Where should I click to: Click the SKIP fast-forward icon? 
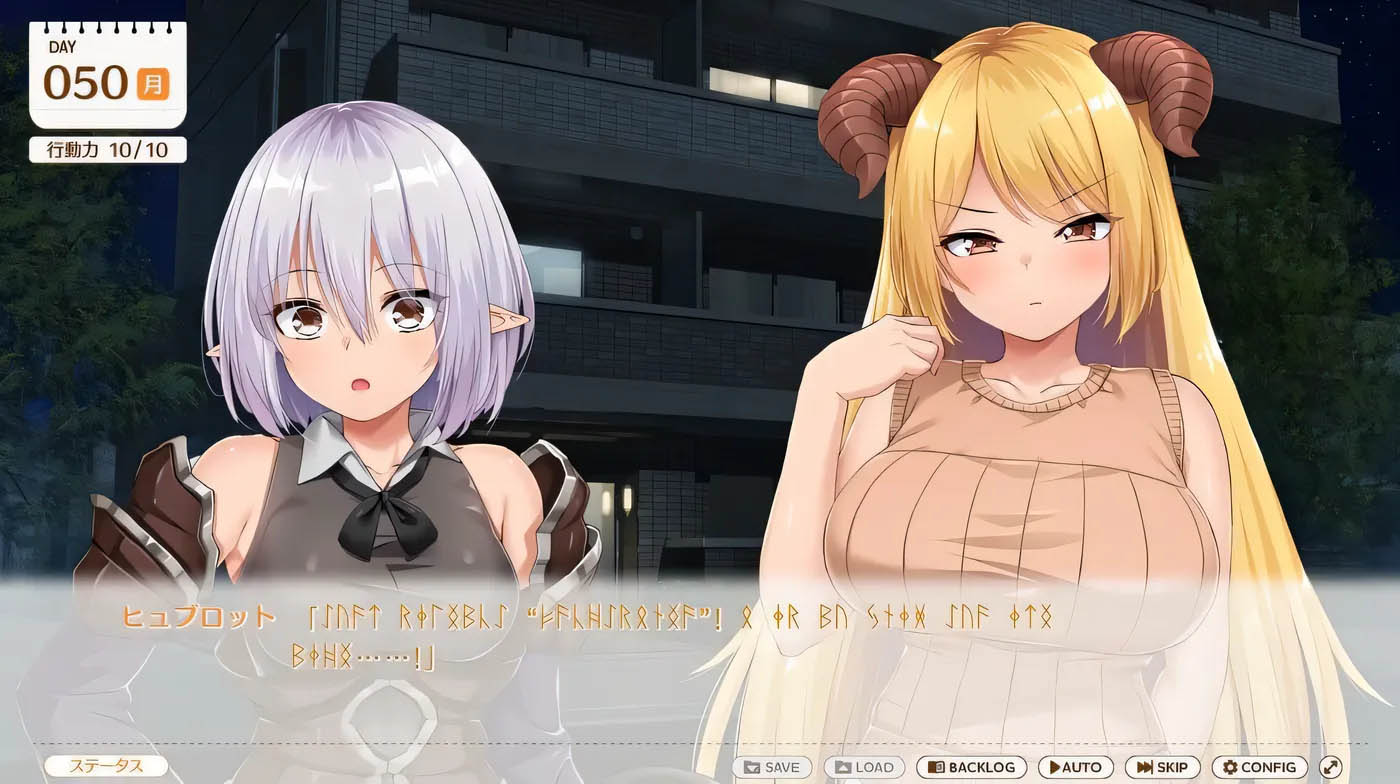tap(1146, 767)
